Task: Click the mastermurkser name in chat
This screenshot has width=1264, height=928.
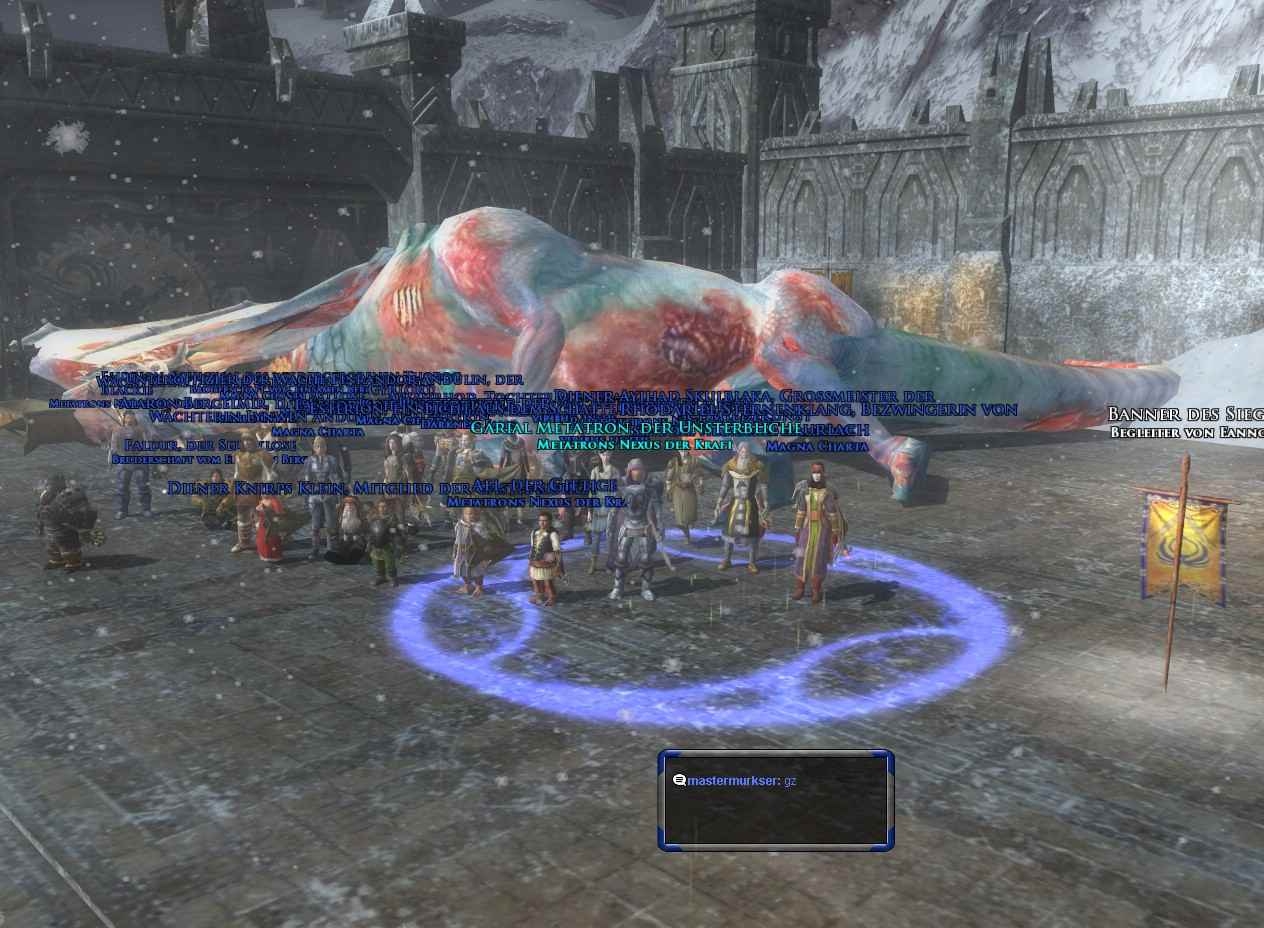Action: pos(732,780)
